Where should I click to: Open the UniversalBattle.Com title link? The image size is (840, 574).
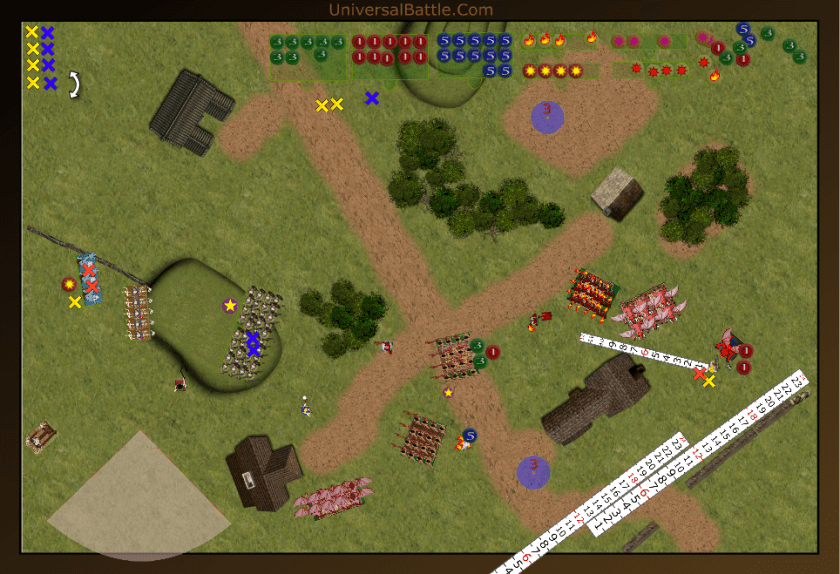(x=410, y=10)
